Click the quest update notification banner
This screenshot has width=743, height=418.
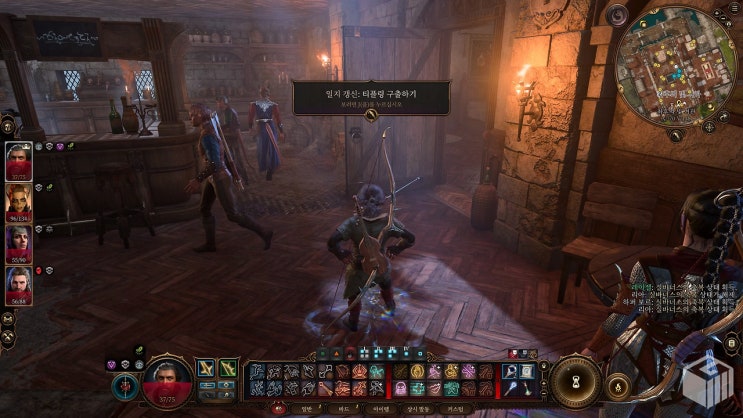click(370, 98)
